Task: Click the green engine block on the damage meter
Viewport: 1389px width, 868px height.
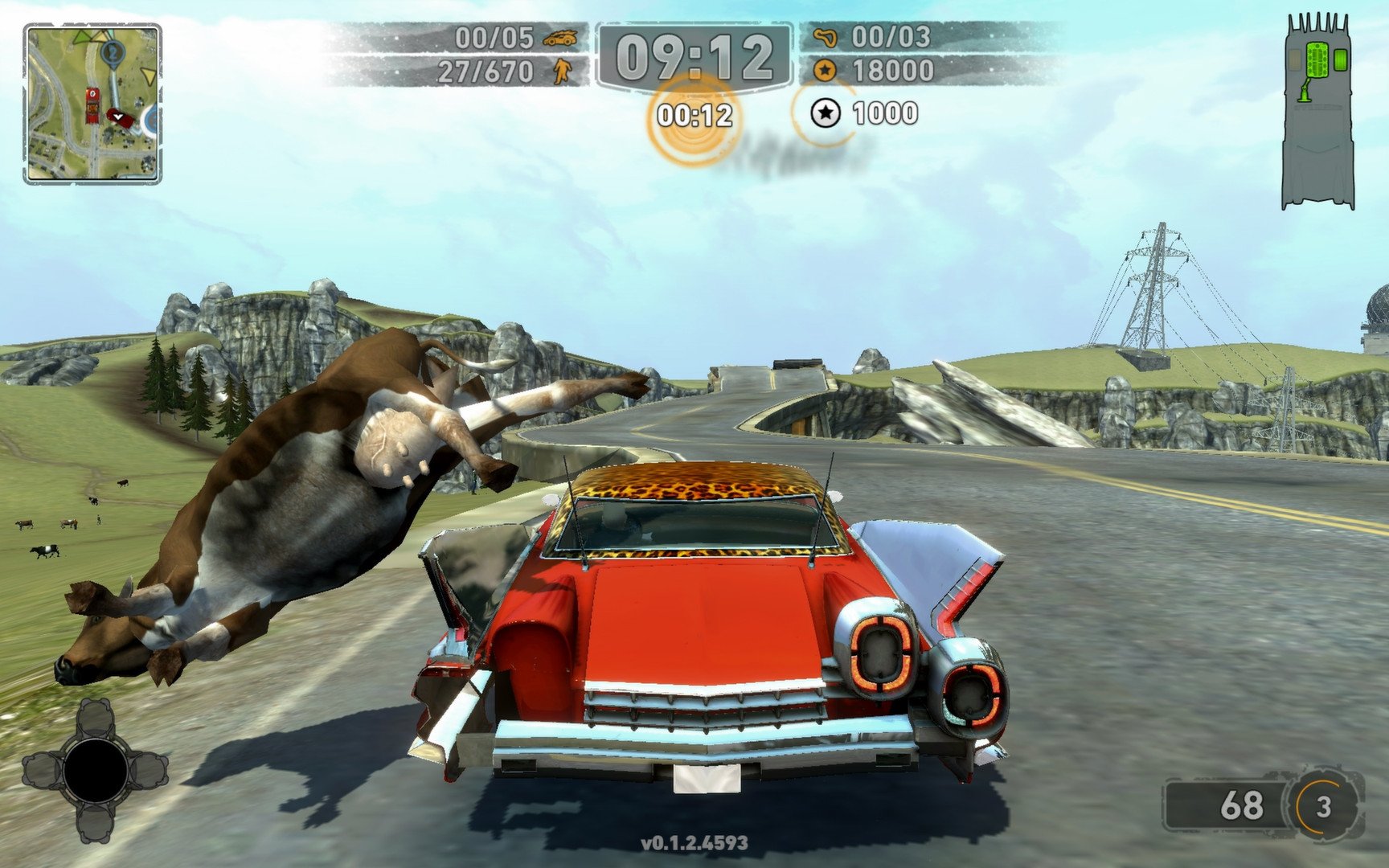Action: point(1317,60)
